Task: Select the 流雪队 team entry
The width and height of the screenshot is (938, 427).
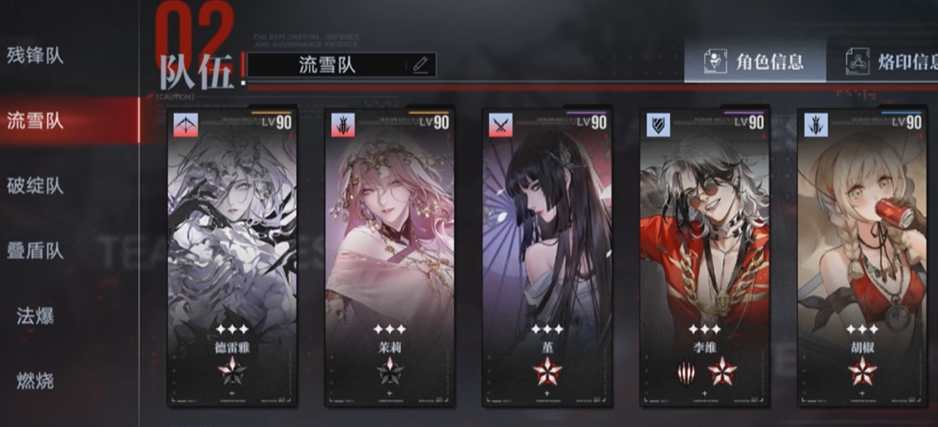Action: pyautogui.click(x=35, y=121)
